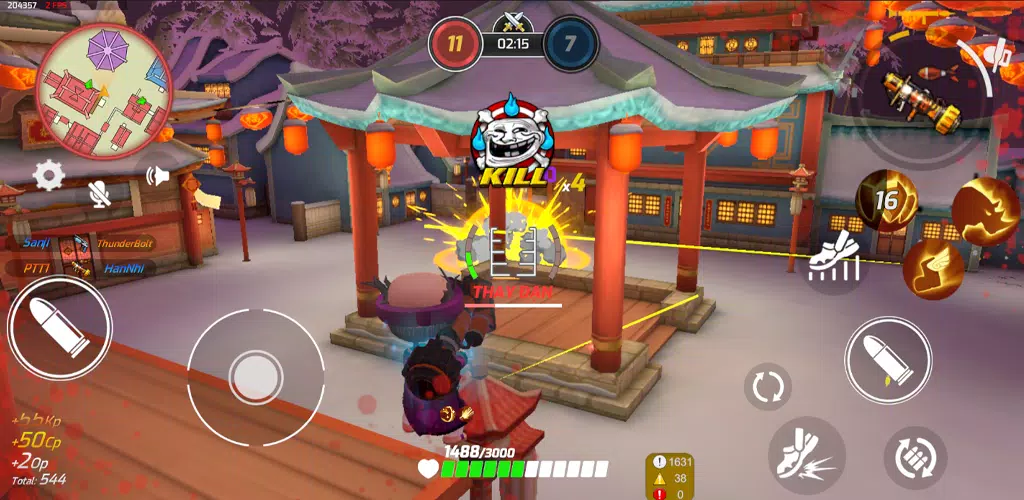The width and height of the screenshot is (1024, 500).
Task: Reload ammo with the magazine button
Action: 915,458
